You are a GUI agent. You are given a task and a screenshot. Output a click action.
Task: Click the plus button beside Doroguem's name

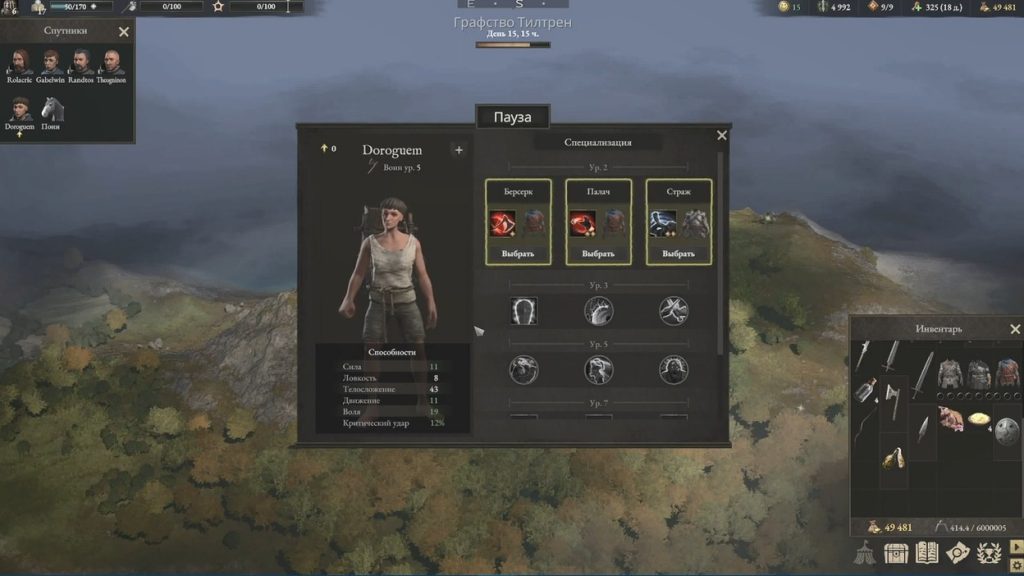pyautogui.click(x=459, y=150)
